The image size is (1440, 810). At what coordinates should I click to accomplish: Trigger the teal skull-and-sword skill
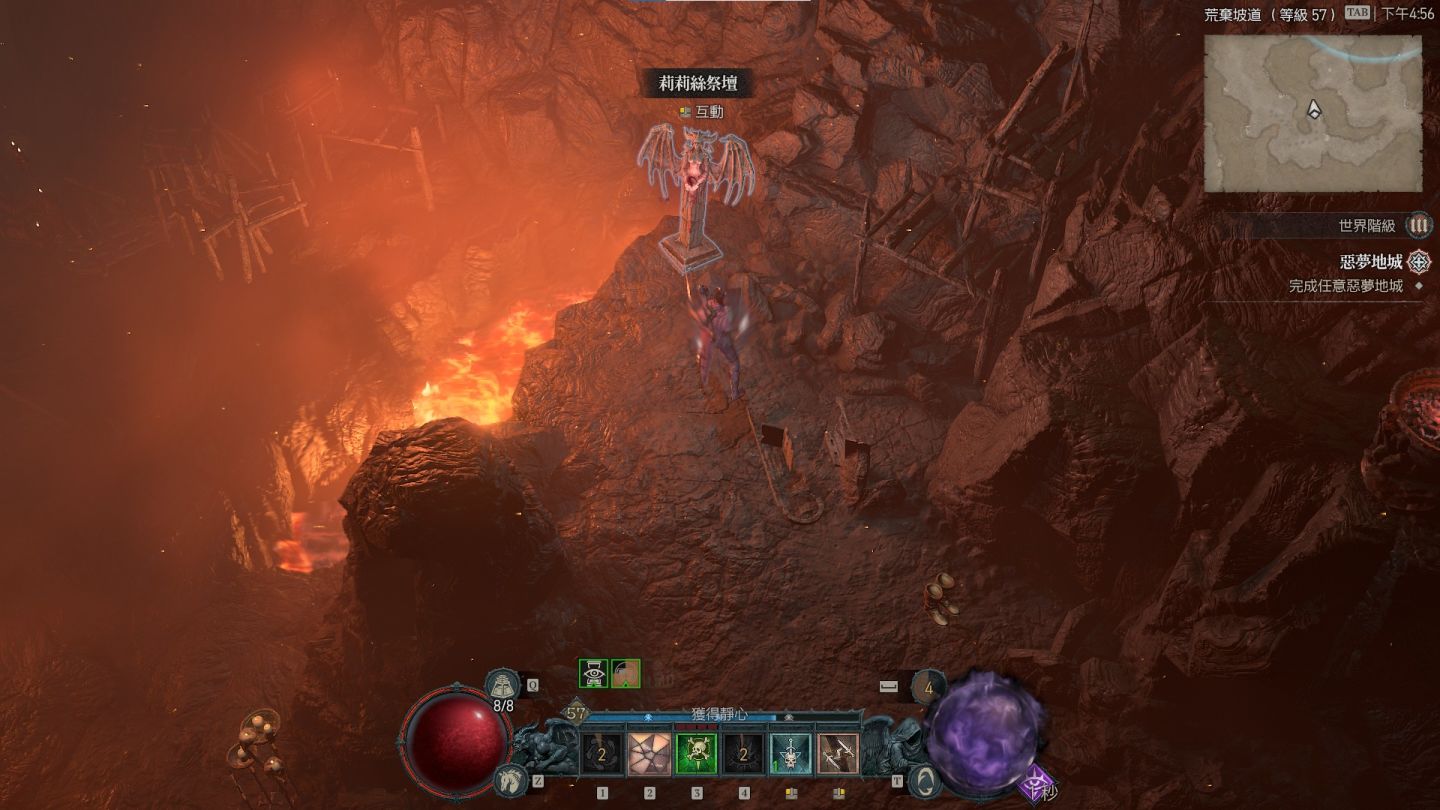click(790, 755)
